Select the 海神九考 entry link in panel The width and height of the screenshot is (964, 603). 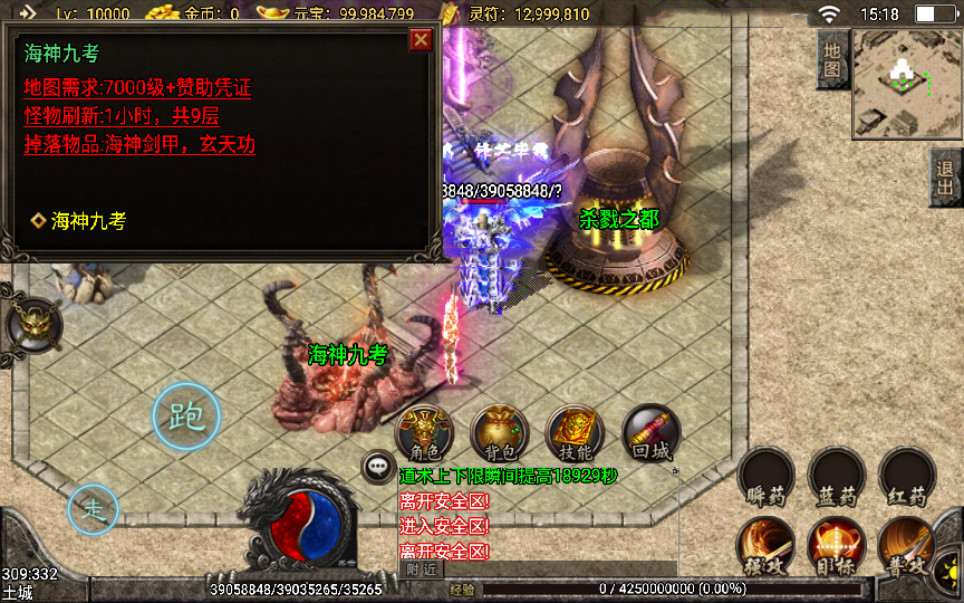[x=88, y=221]
